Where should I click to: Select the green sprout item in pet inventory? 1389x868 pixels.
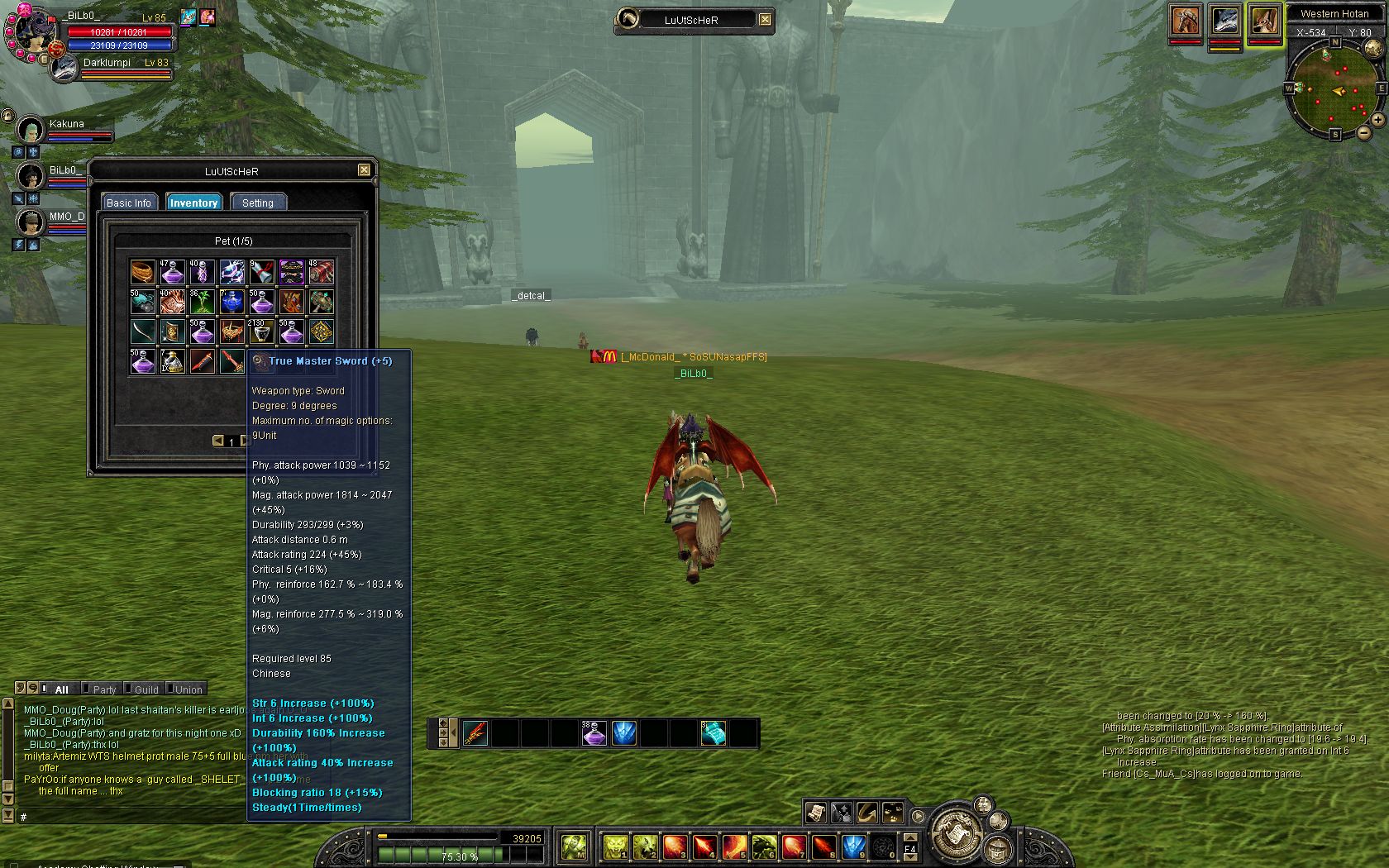coord(202,302)
